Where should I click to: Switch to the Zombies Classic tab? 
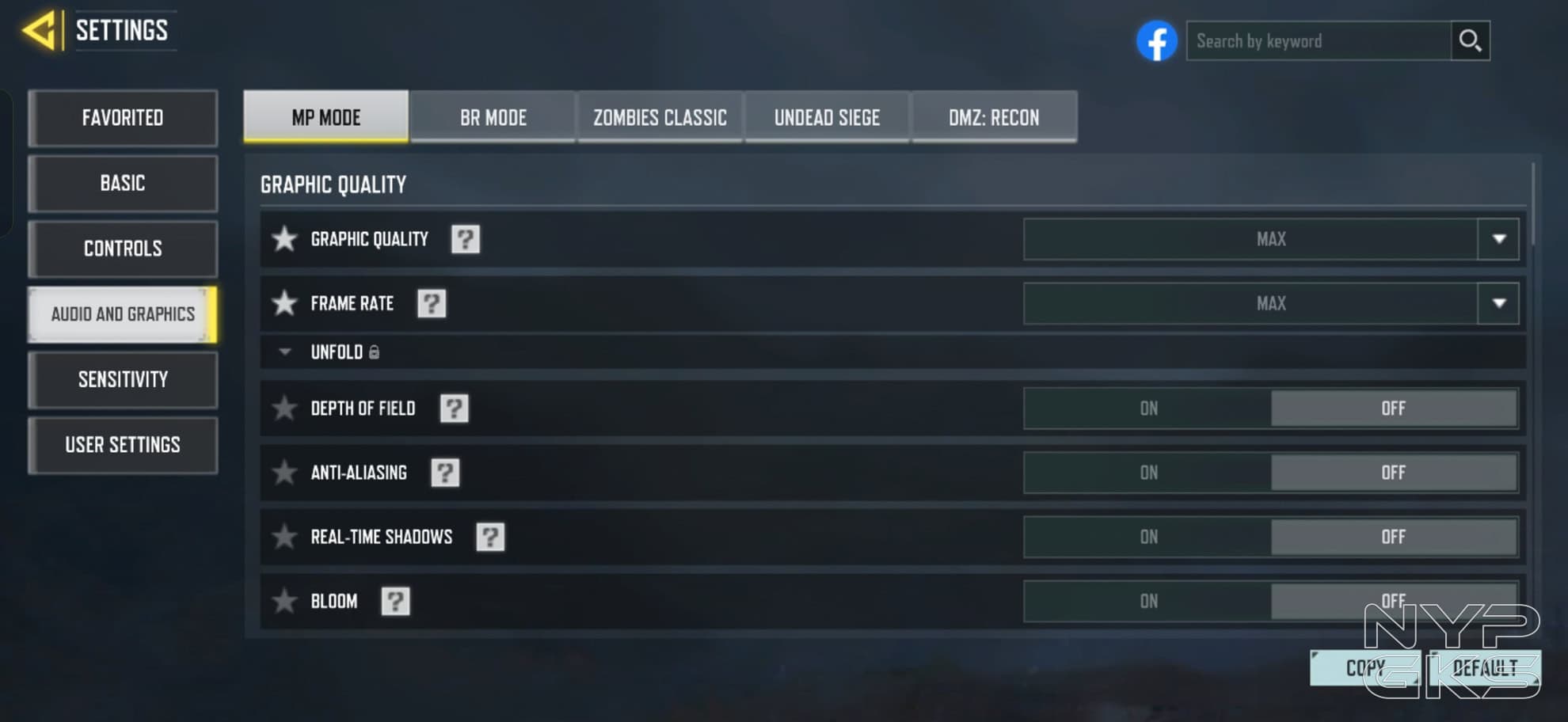coord(660,118)
